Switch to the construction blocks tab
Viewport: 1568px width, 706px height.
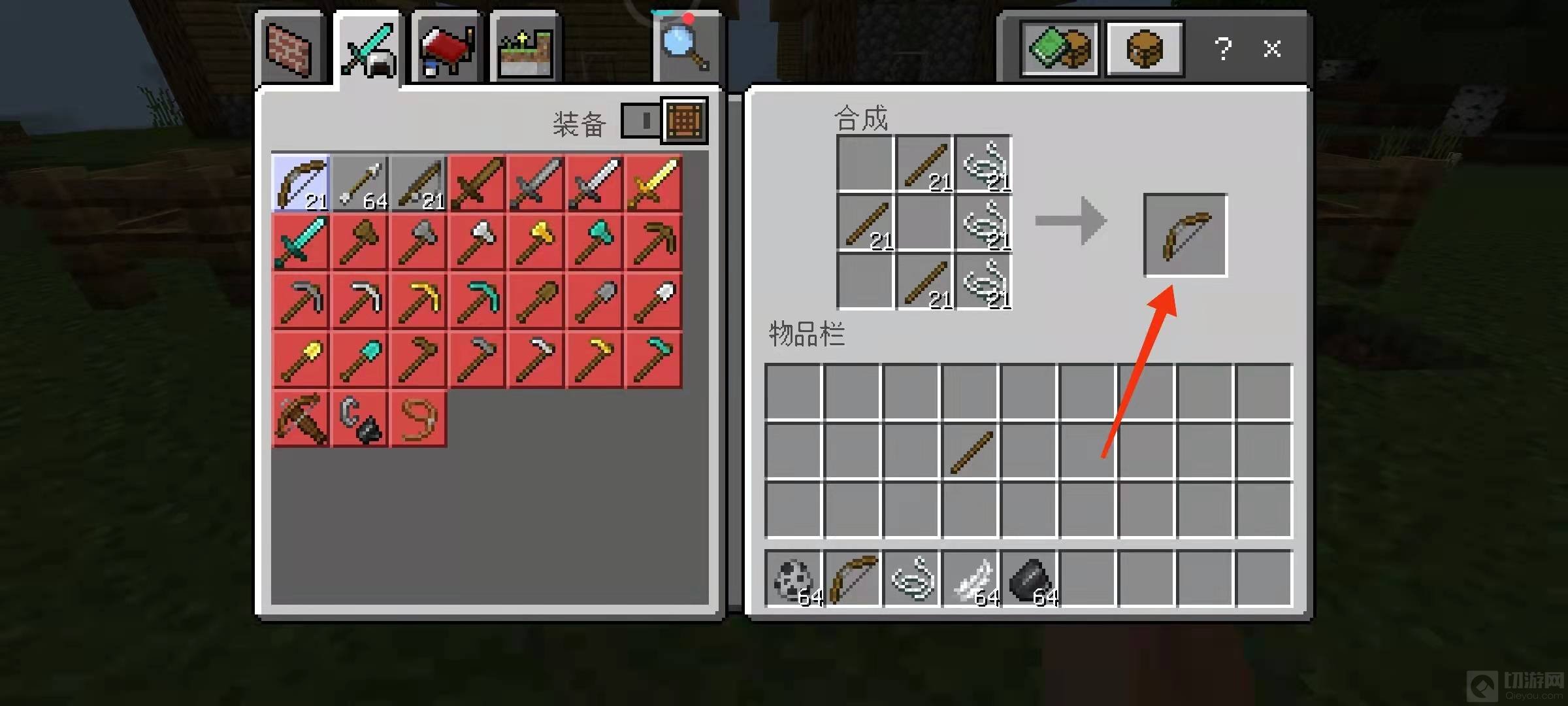pos(290,48)
